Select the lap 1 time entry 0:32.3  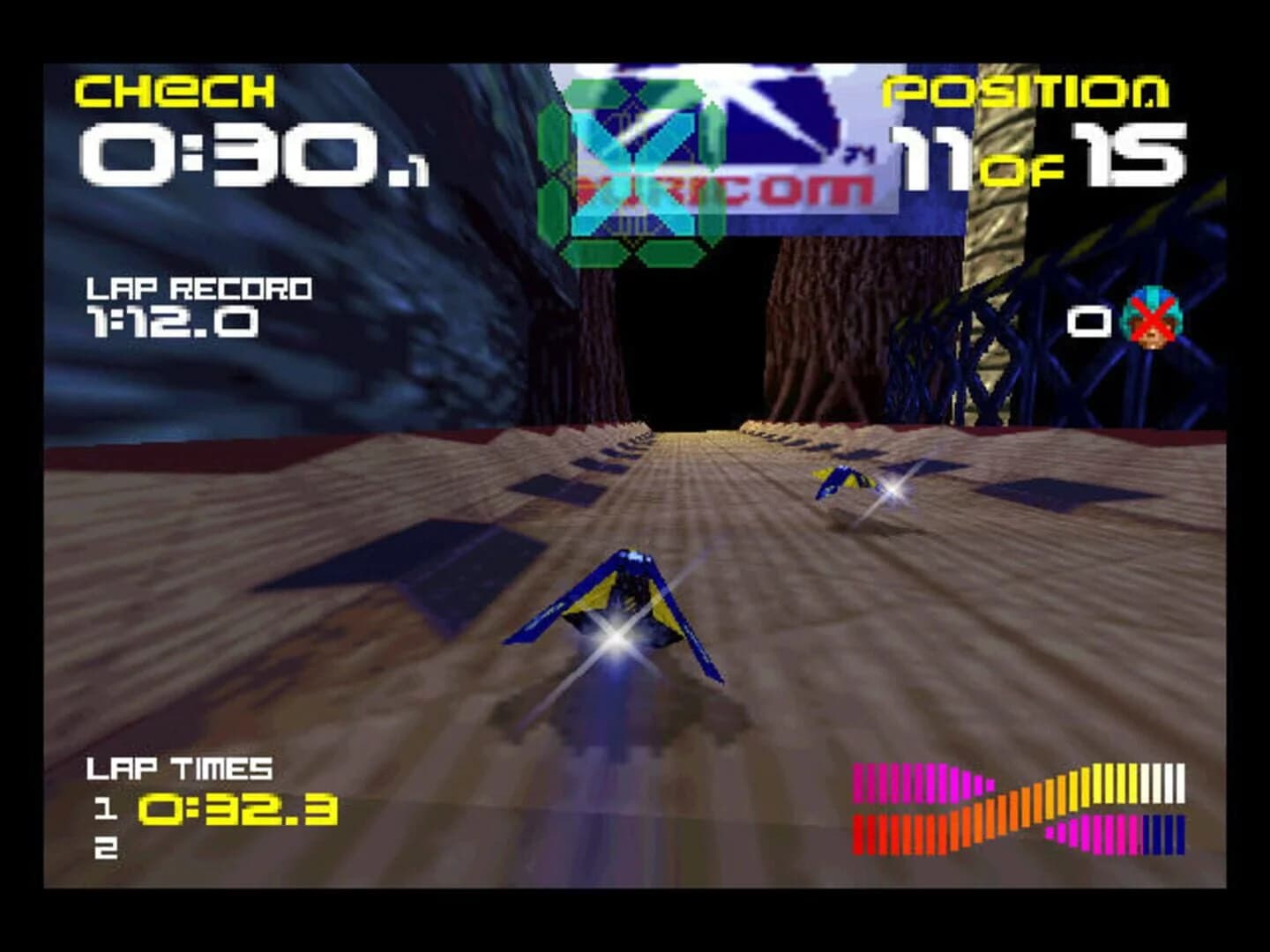point(238,807)
